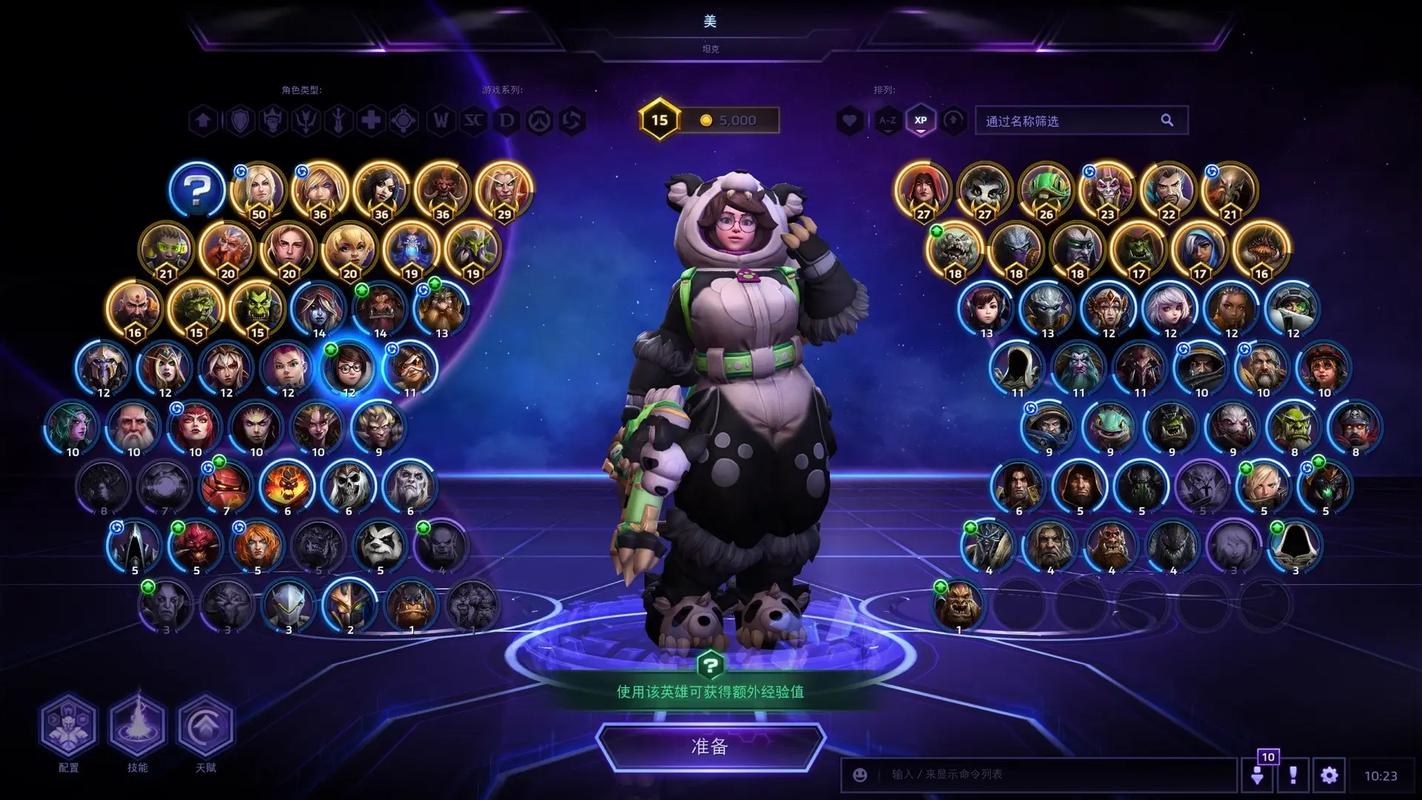This screenshot has height=800, width=1422.
Task: Open the 配置 loadout panel
Action: [68, 726]
